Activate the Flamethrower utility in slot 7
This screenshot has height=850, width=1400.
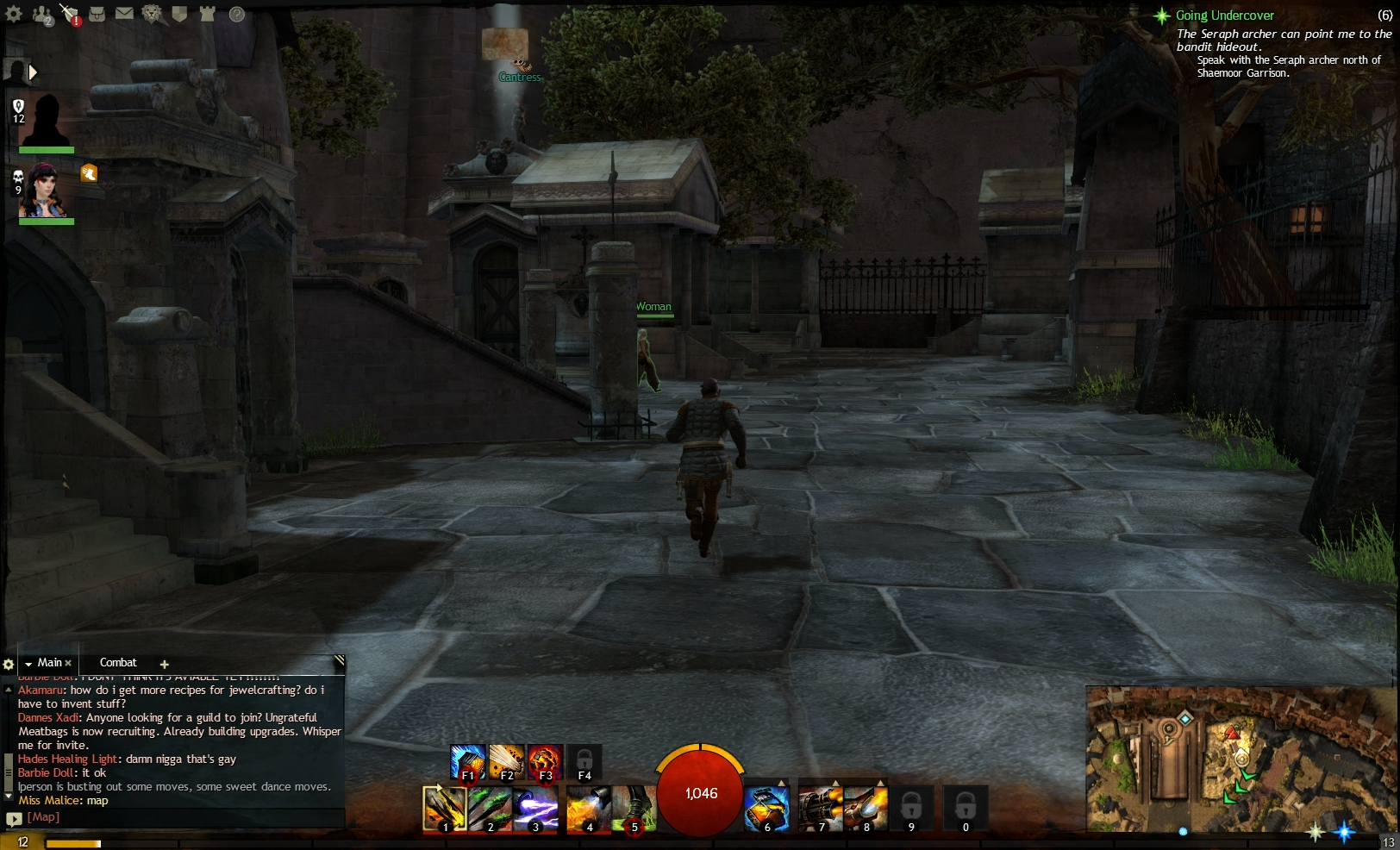tap(821, 809)
